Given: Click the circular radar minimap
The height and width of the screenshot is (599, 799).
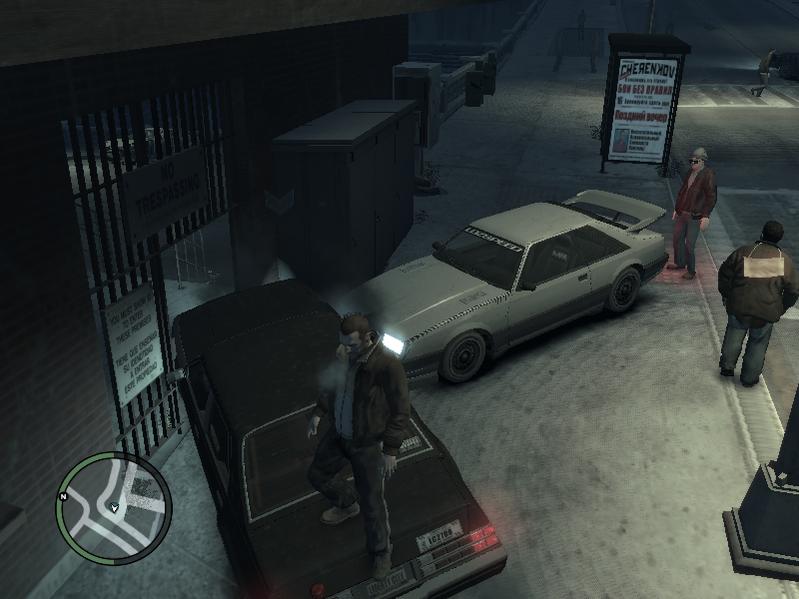Looking at the screenshot, I should click(113, 509).
